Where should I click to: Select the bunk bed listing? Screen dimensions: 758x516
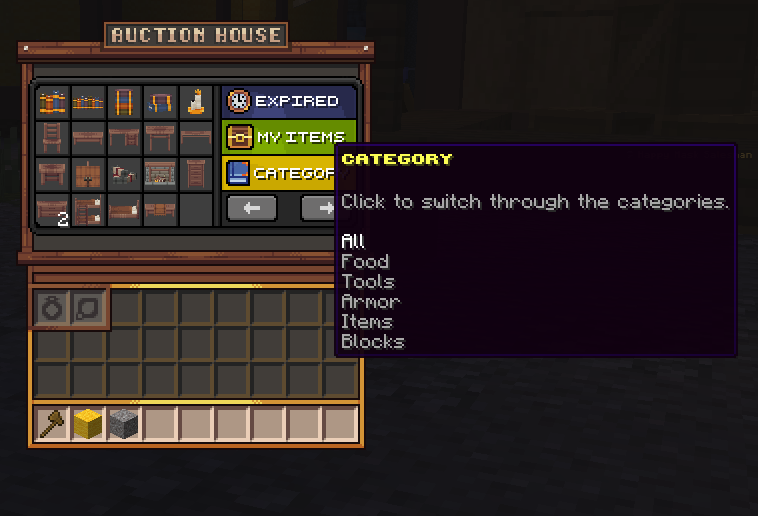88,209
